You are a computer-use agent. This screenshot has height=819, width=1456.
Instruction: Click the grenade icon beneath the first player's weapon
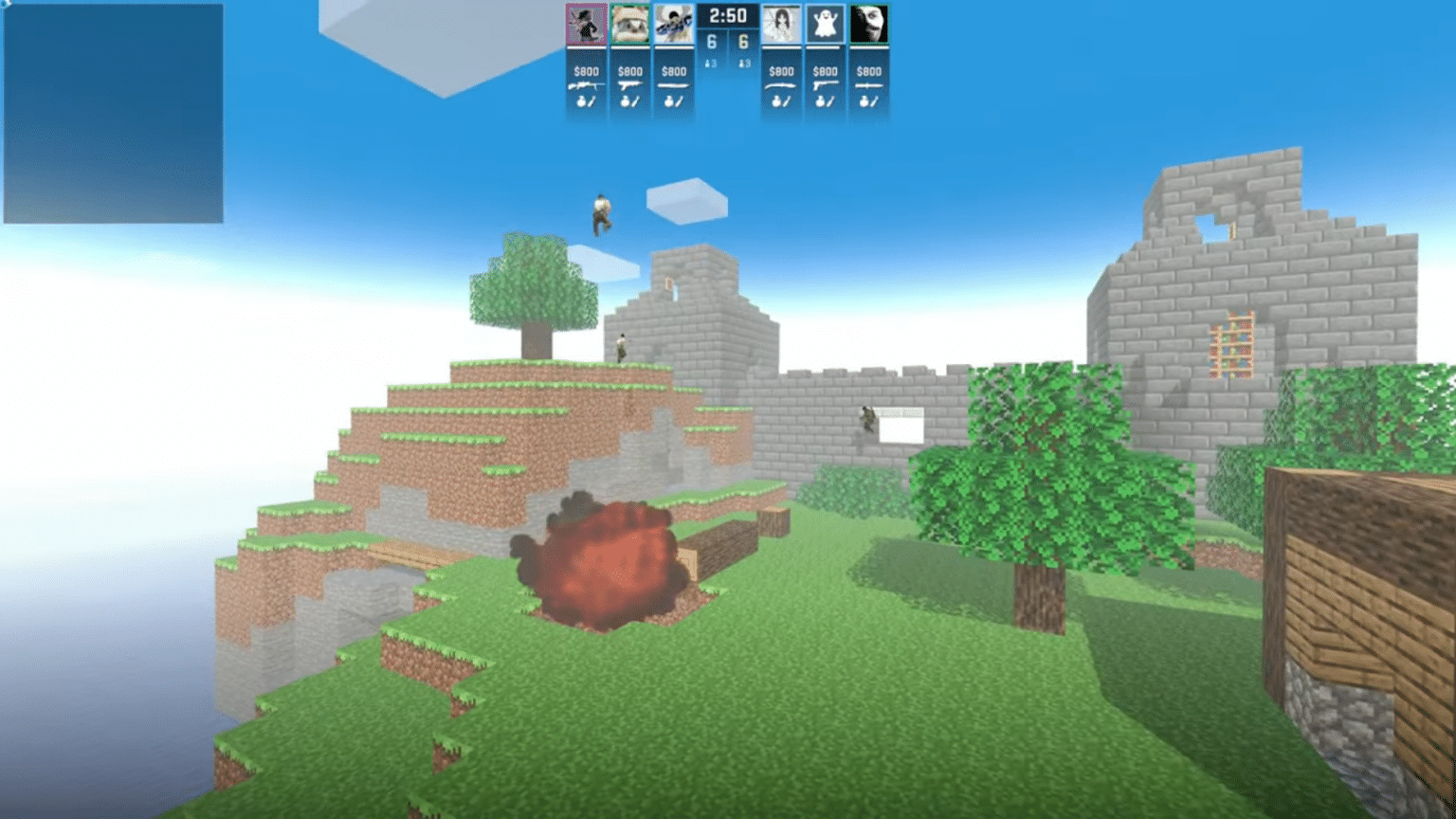coord(582,101)
